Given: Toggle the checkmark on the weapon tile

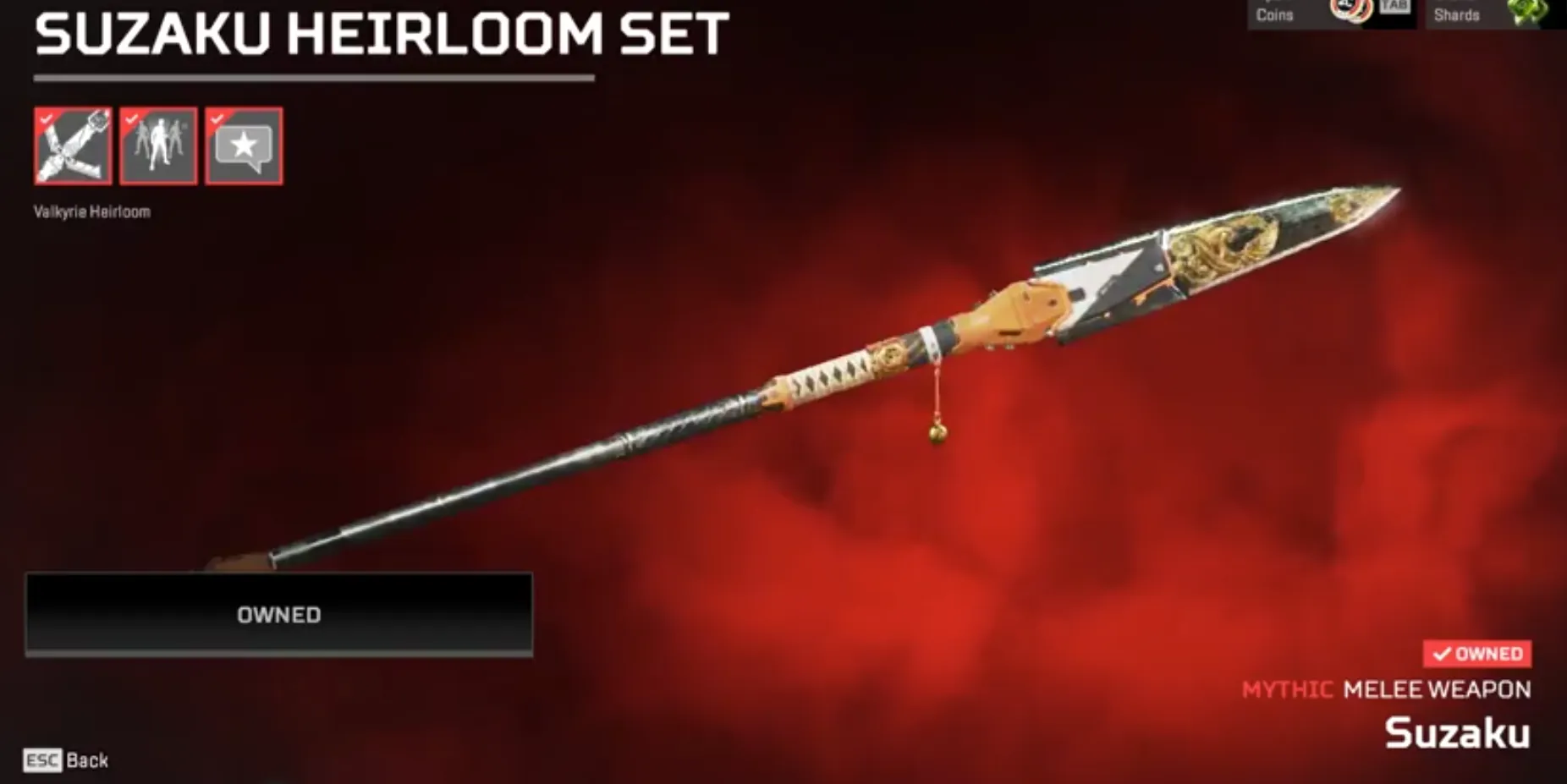Looking at the screenshot, I should (47, 118).
